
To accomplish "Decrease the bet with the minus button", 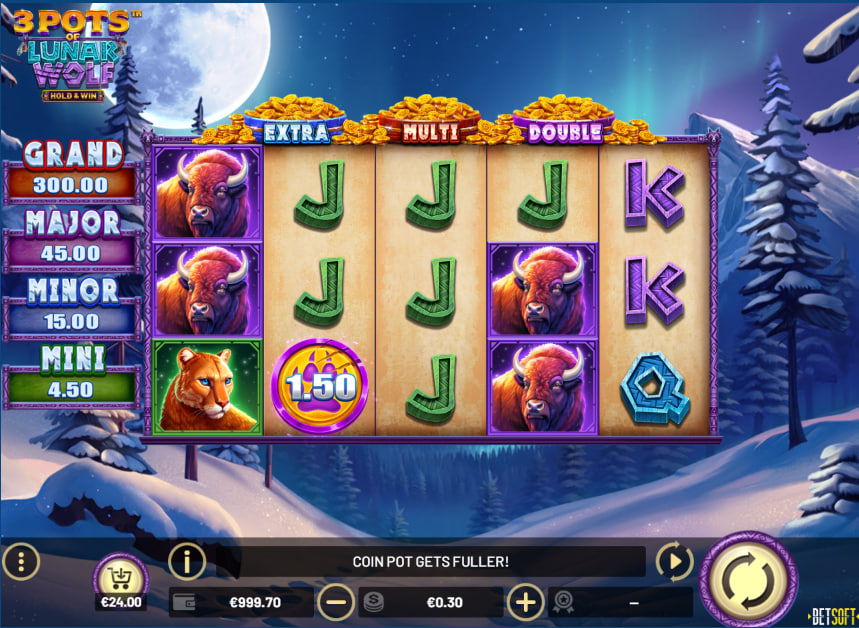I will 336,602.
